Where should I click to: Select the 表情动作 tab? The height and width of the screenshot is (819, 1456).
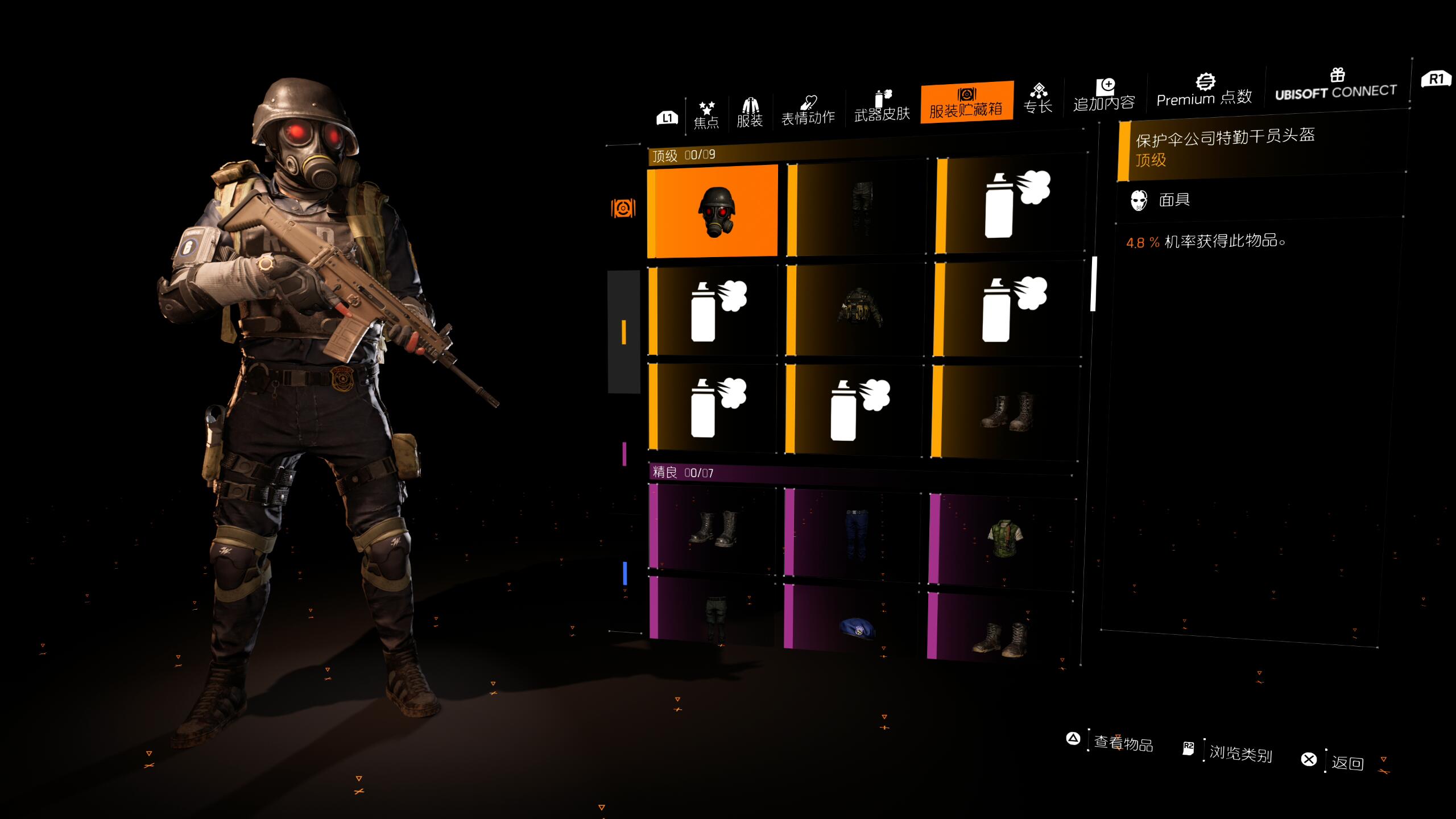(x=808, y=110)
